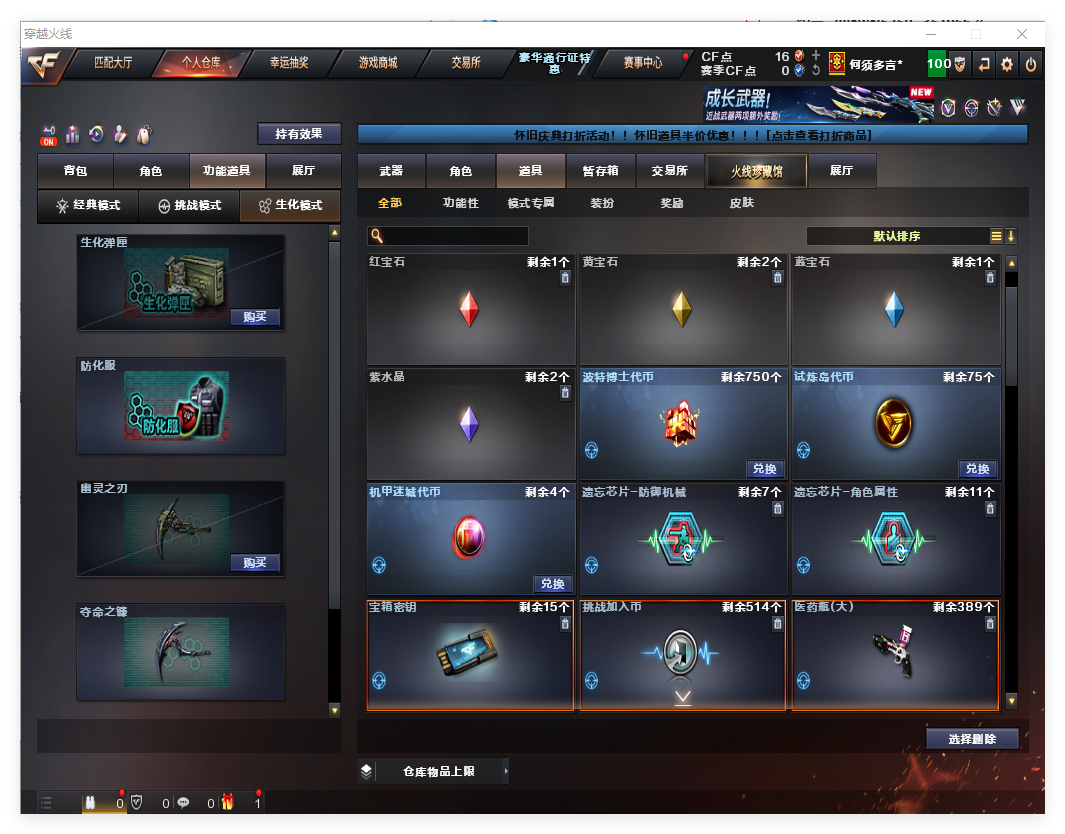Go to the 游戏商城 game shop
1065x834 pixels.
(x=378, y=62)
